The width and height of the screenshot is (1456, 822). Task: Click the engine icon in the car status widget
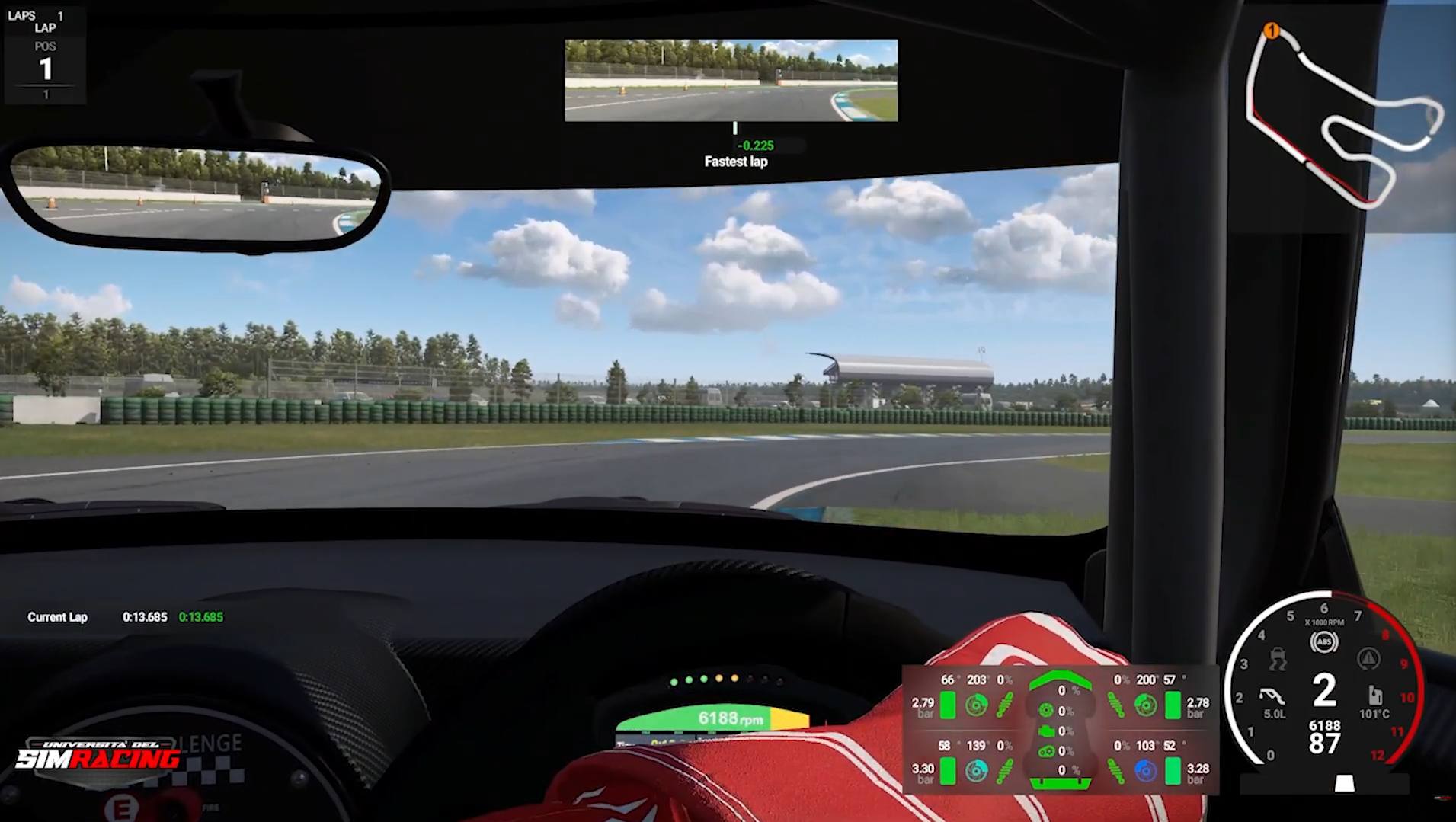1048,731
